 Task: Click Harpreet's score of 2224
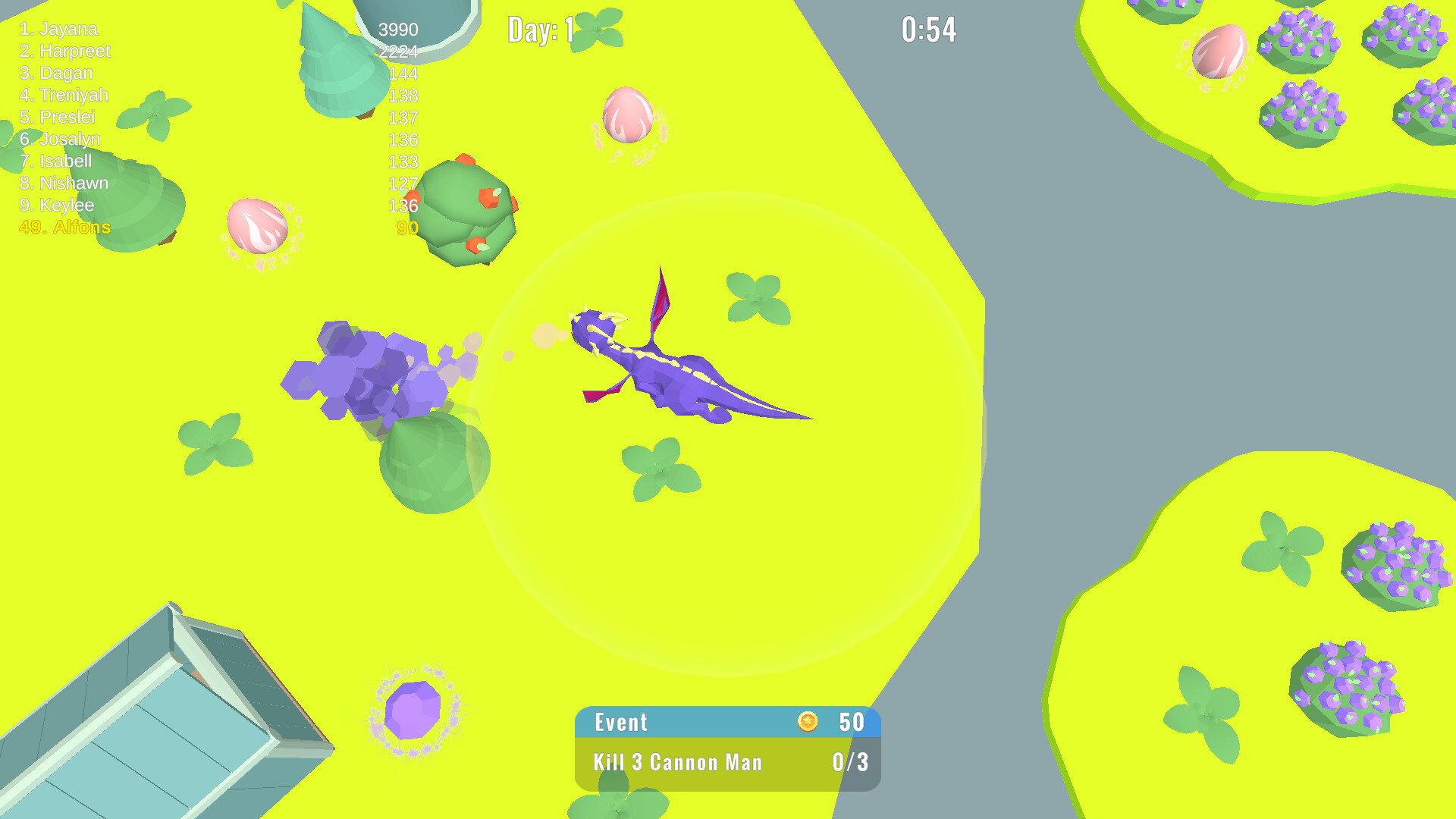(x=397, y=52)
